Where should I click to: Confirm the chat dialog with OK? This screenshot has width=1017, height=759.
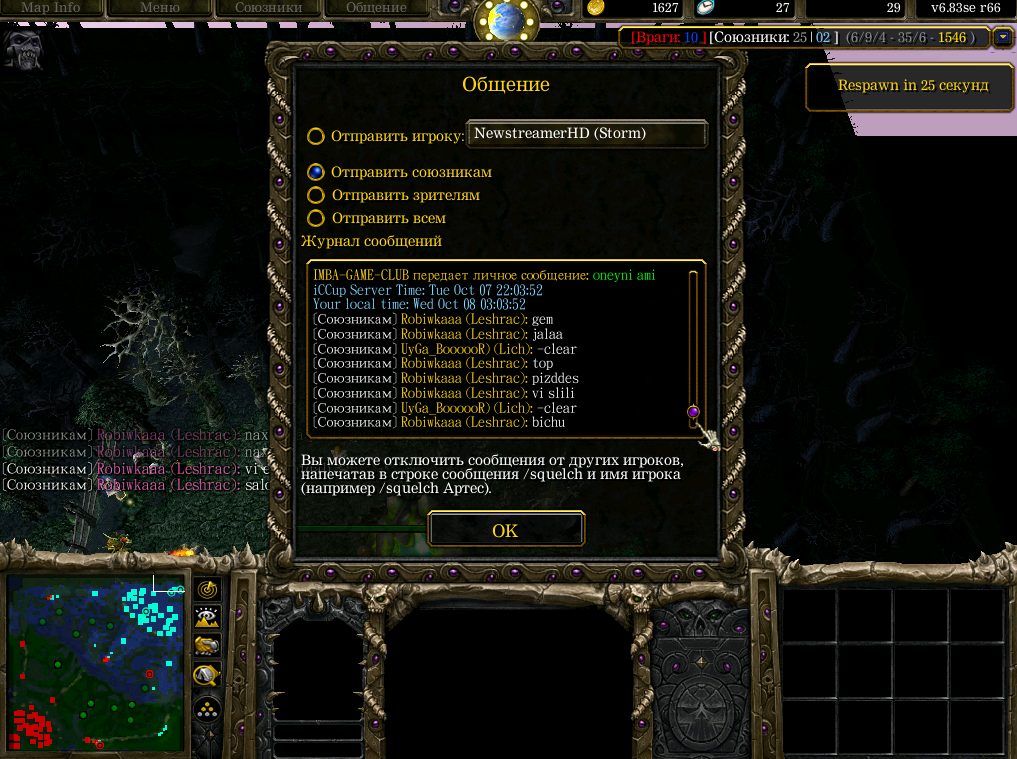point(505,530)
